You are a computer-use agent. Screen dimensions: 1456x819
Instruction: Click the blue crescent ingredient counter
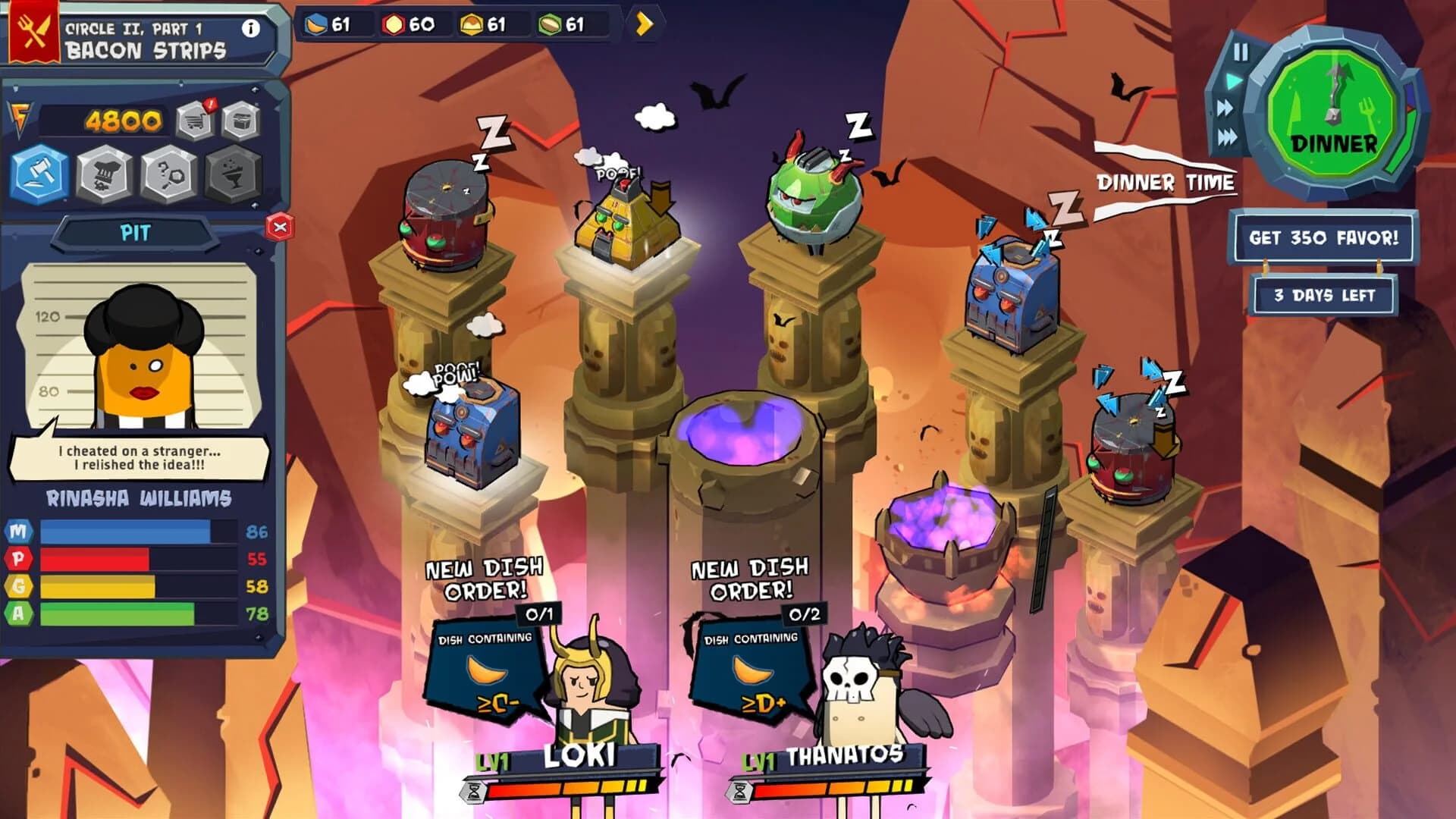point(329,25)
